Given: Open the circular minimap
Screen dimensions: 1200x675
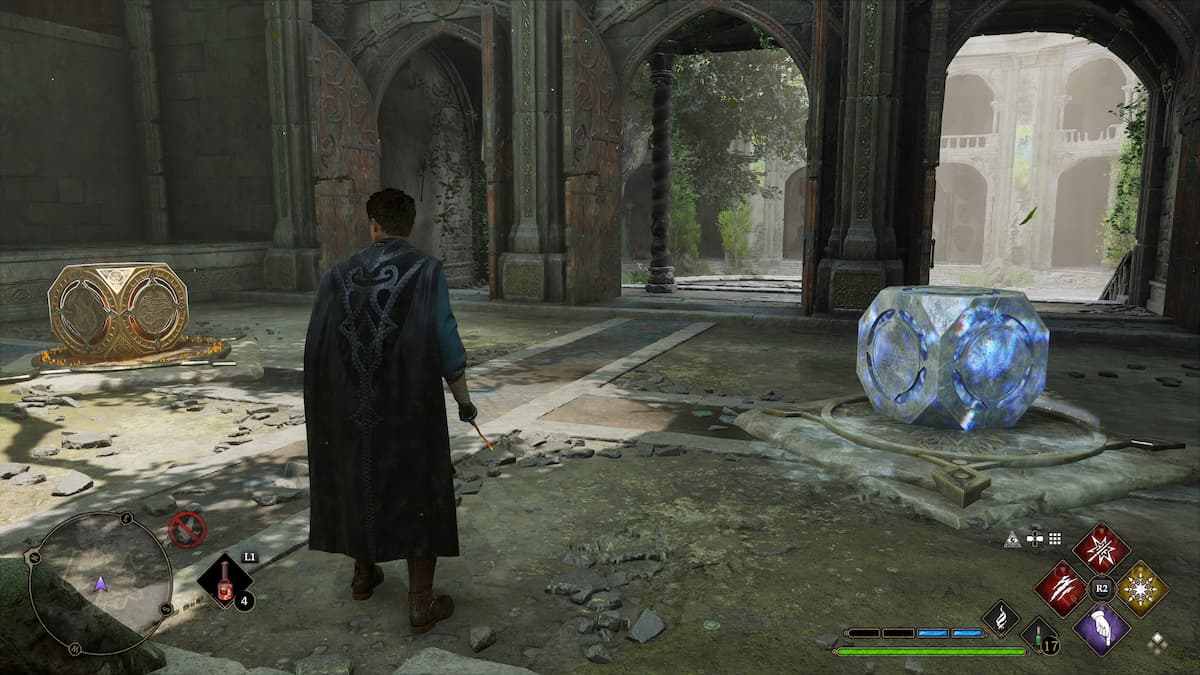Looking at the screenshot, I should point(99,583).
